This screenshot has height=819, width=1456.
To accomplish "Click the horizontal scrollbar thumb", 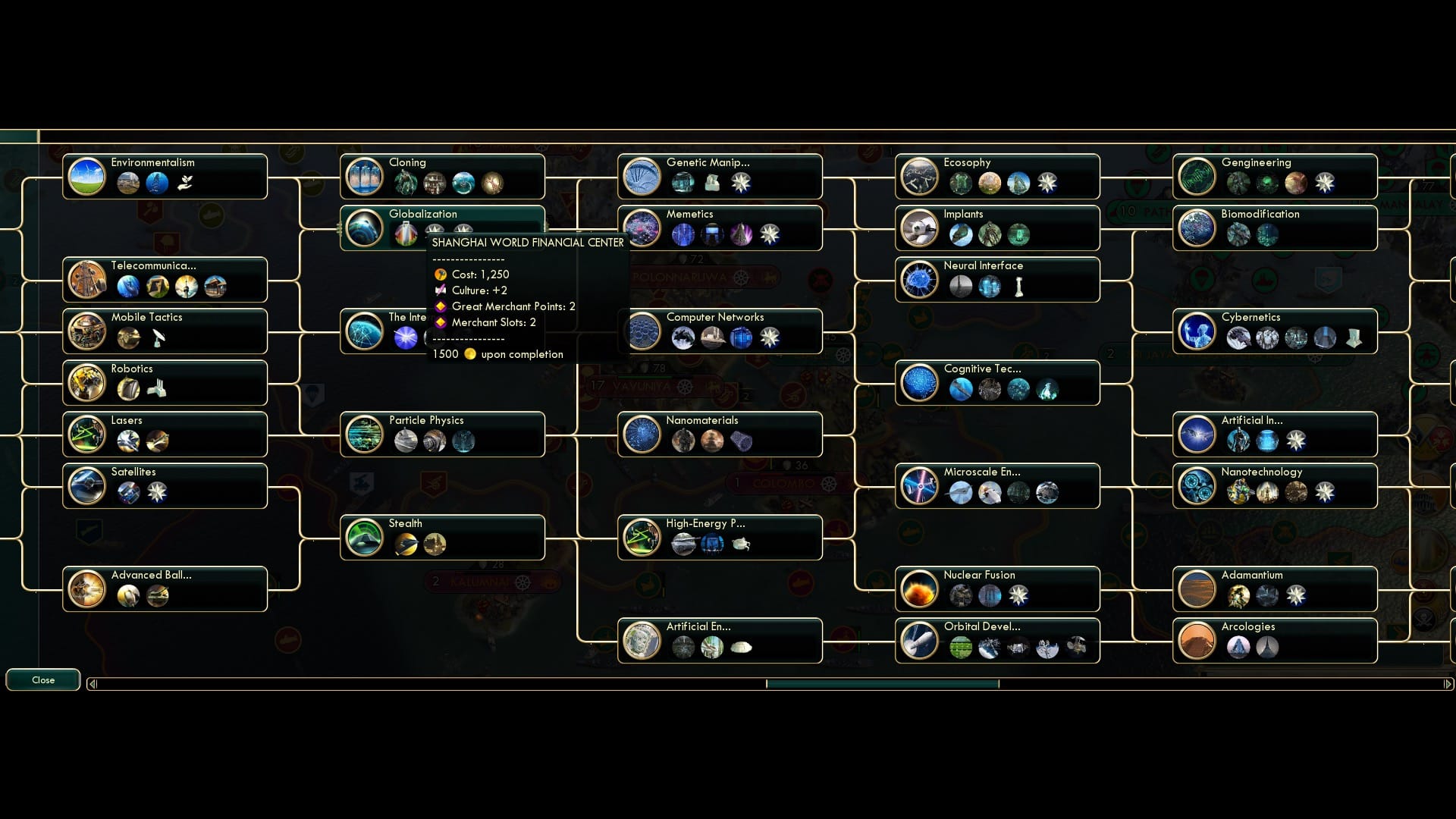I will pyautogui.click(x=883, y=683).
